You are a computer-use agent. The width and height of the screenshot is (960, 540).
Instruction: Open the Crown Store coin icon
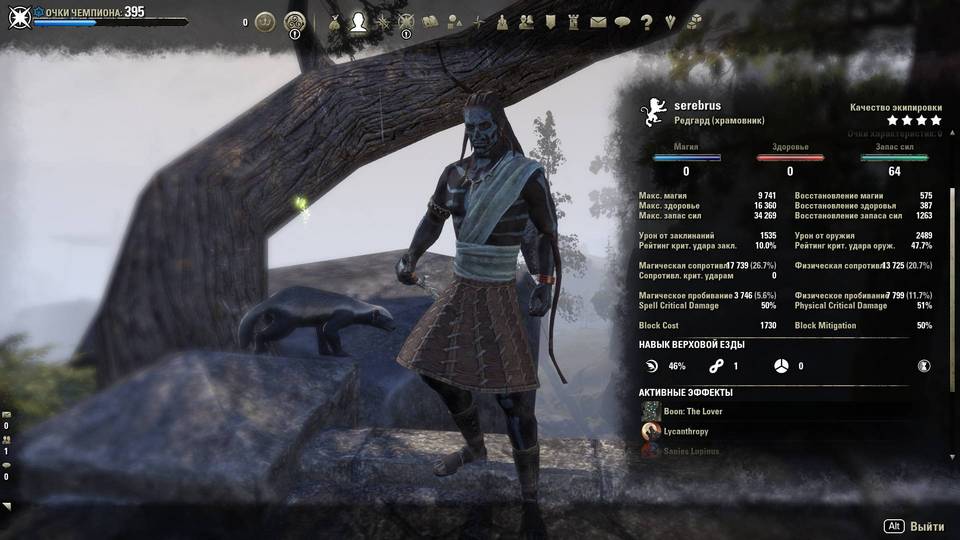point(265,21)
